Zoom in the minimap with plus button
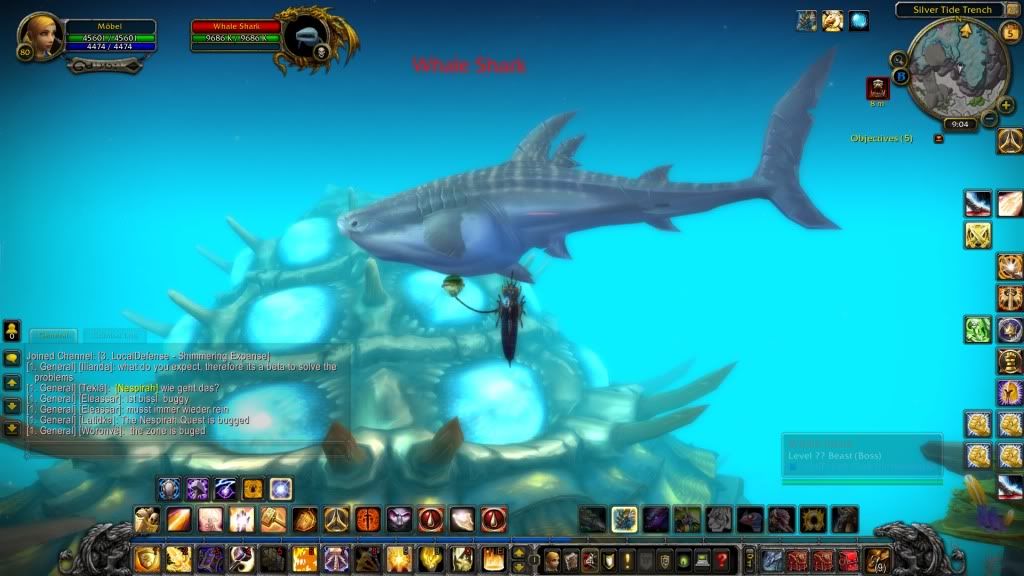Viewport: 1024px width, 576px height. pos(1006,105)
